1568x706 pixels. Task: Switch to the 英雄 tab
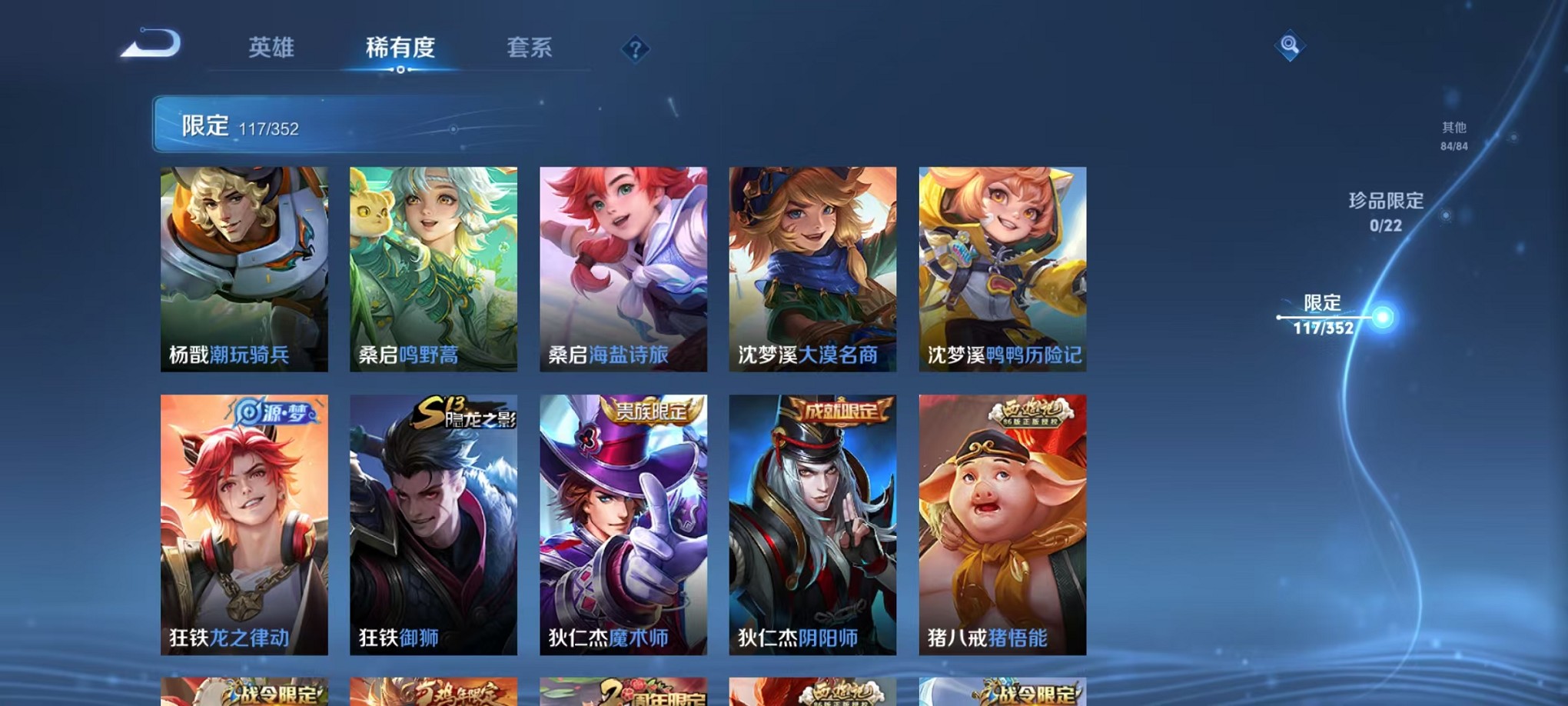click(x=271, y=48)
